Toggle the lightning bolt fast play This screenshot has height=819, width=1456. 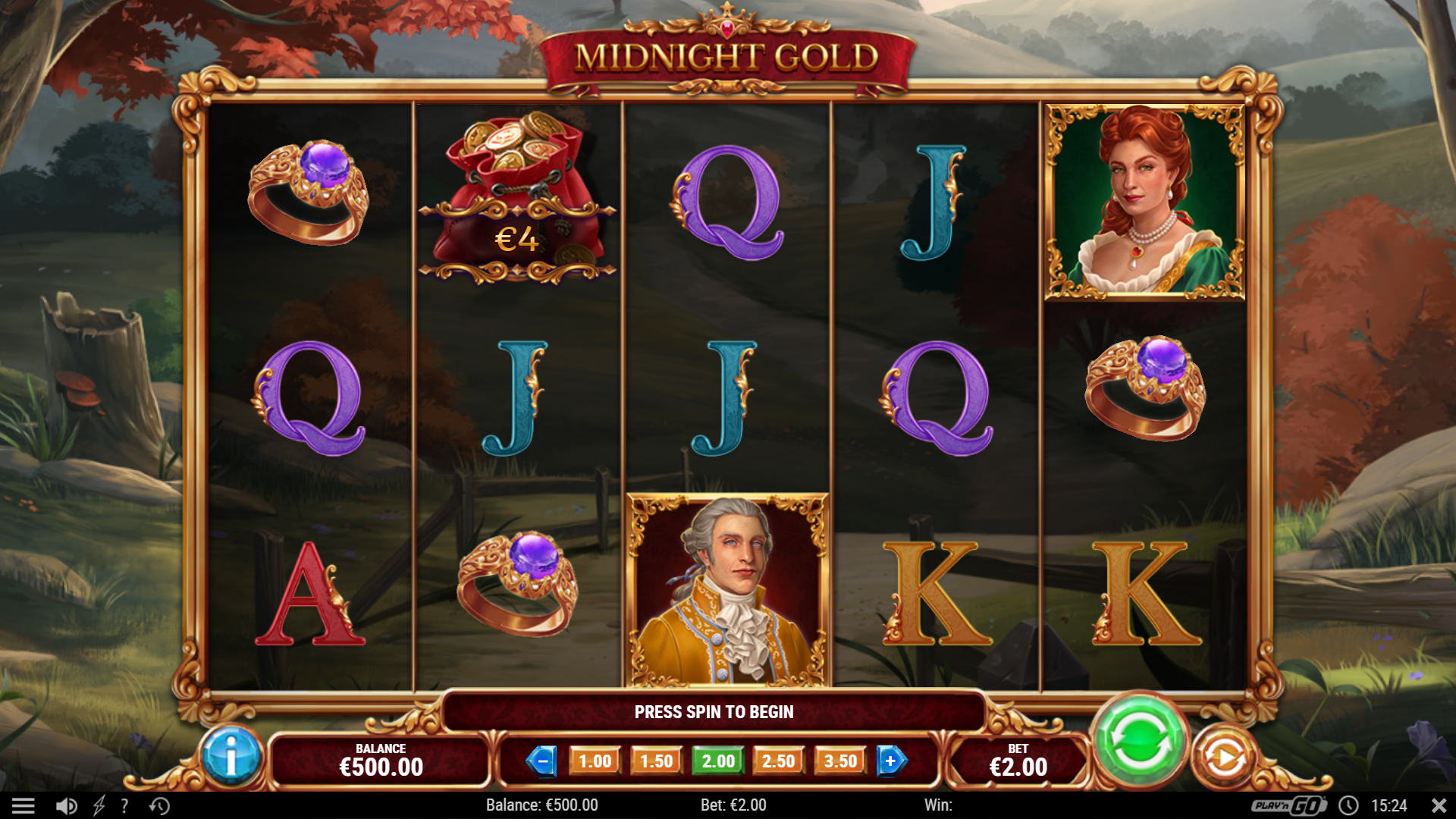[x=99, y=805]
